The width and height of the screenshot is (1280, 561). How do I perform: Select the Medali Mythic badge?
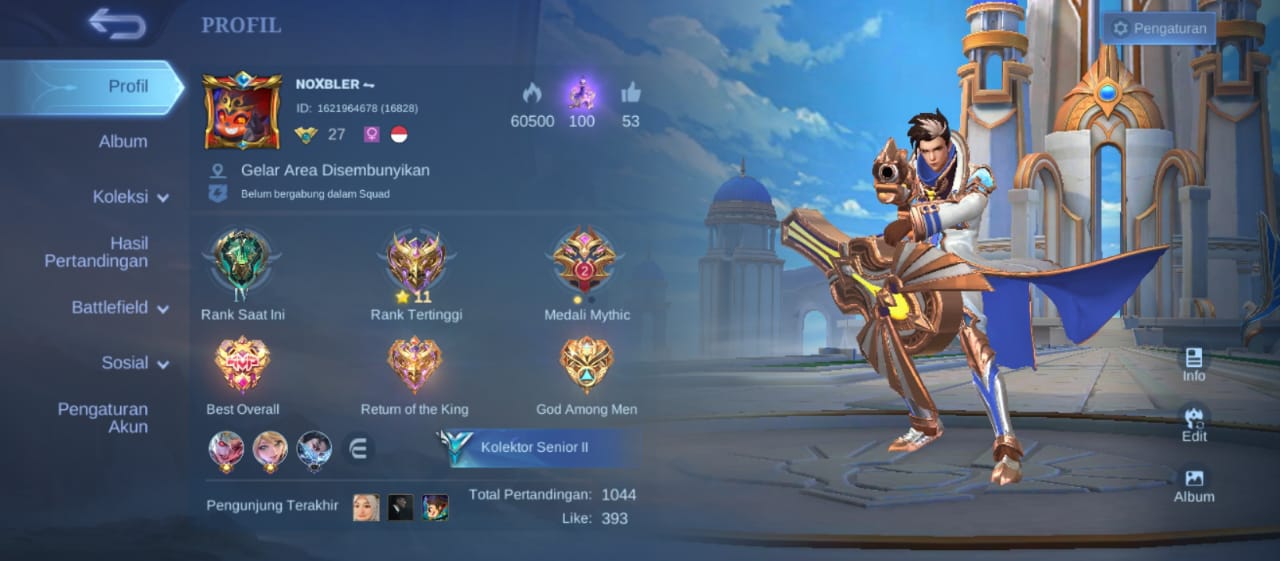(585, 260)
